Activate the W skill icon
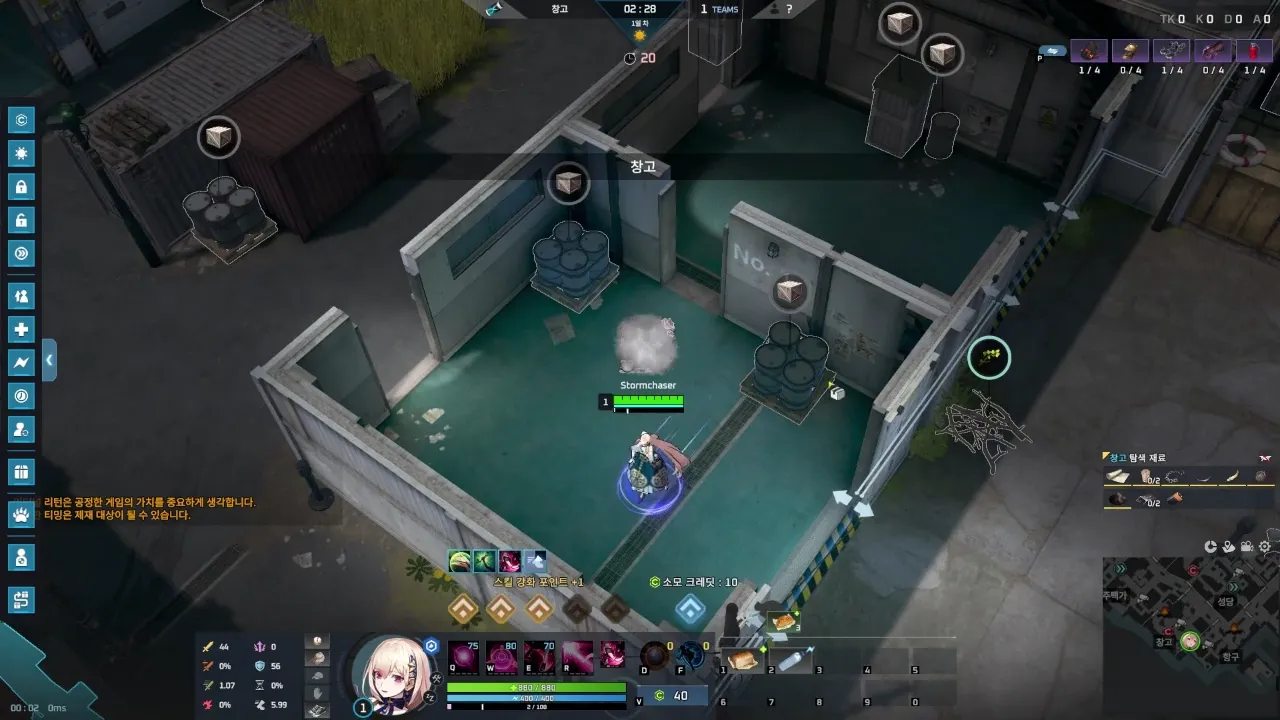This screenshot has height=720, width=1280. (x=501, y=655)
